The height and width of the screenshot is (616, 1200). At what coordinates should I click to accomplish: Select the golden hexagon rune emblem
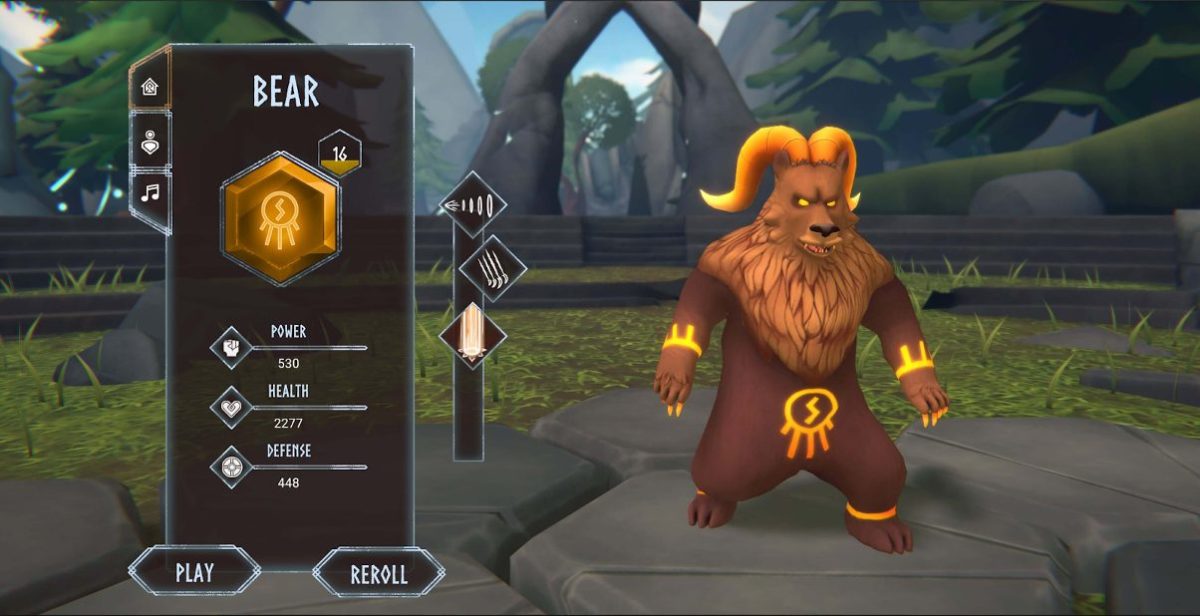click(x=280, y=219)
